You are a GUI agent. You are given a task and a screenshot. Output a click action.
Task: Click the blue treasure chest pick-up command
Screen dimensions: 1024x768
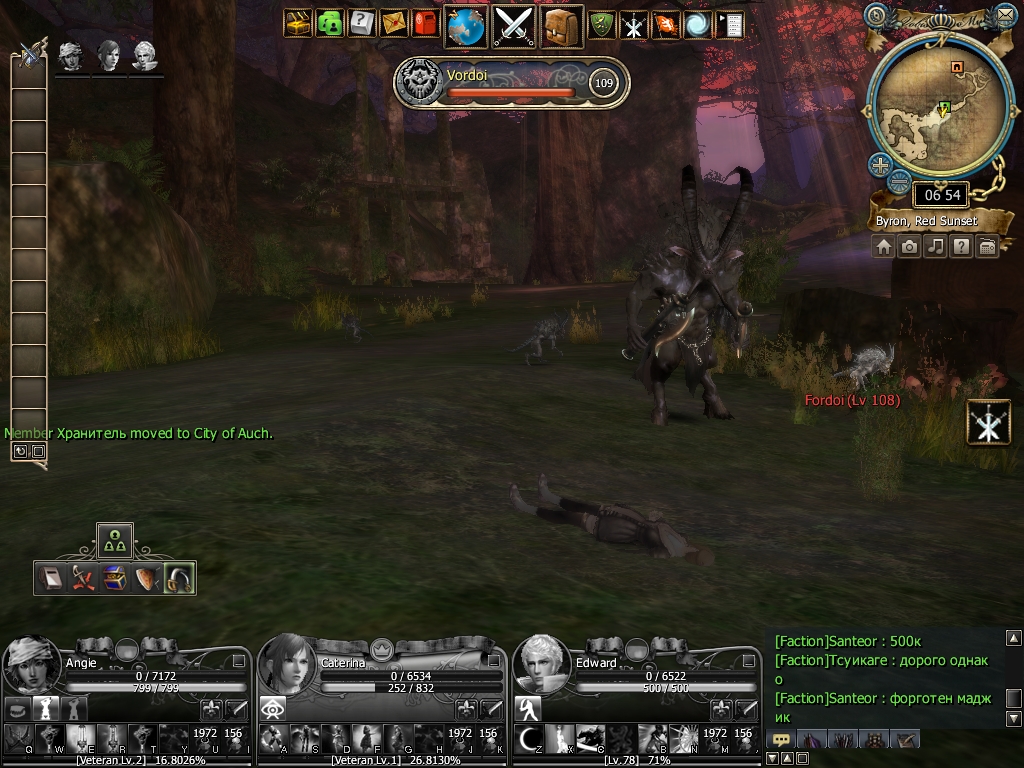coord(115,577)
